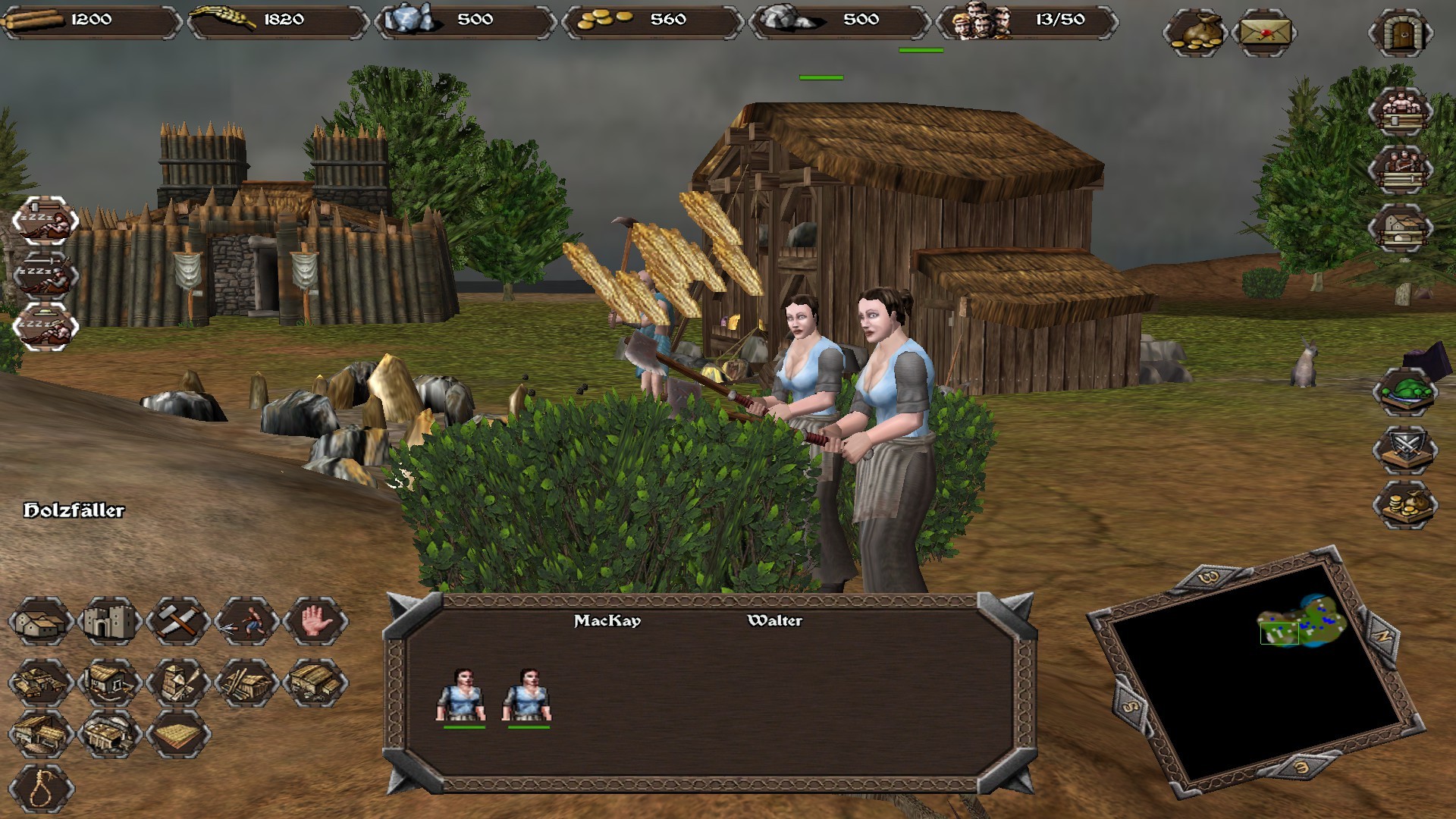The image size is (1456, 819).
Task: Open the sealed letter messages
Action: [x=1264, y=33]
